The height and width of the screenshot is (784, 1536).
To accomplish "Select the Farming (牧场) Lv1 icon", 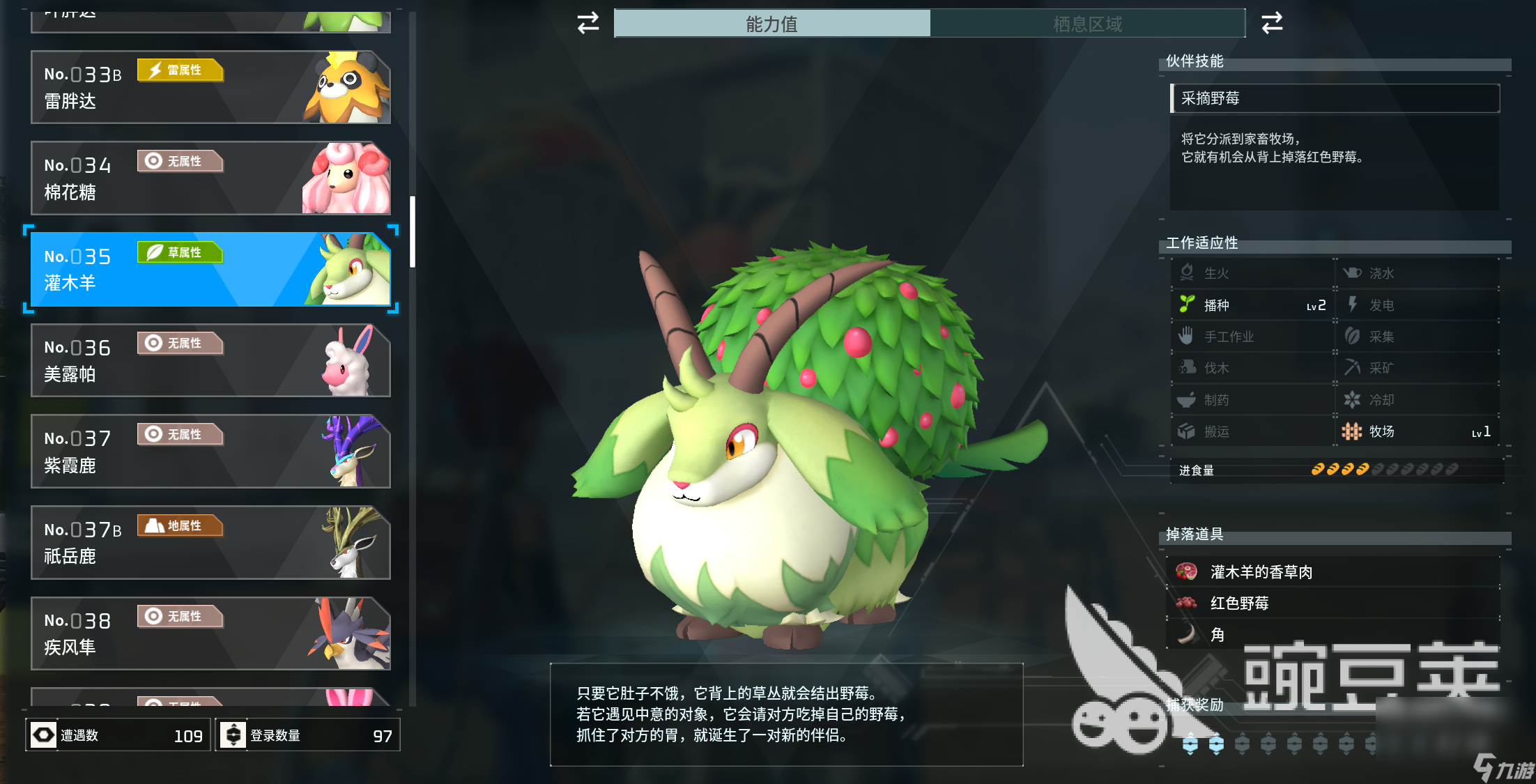I will coord(1381,431).
